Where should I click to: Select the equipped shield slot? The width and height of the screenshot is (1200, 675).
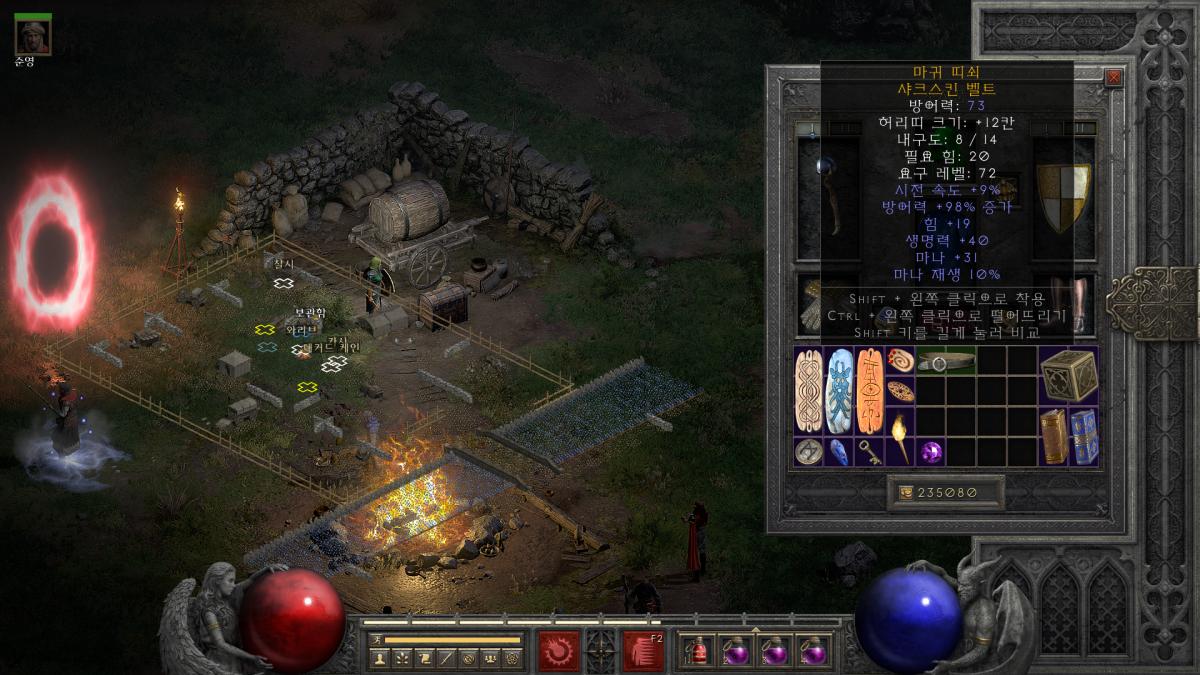[1063, 186]
